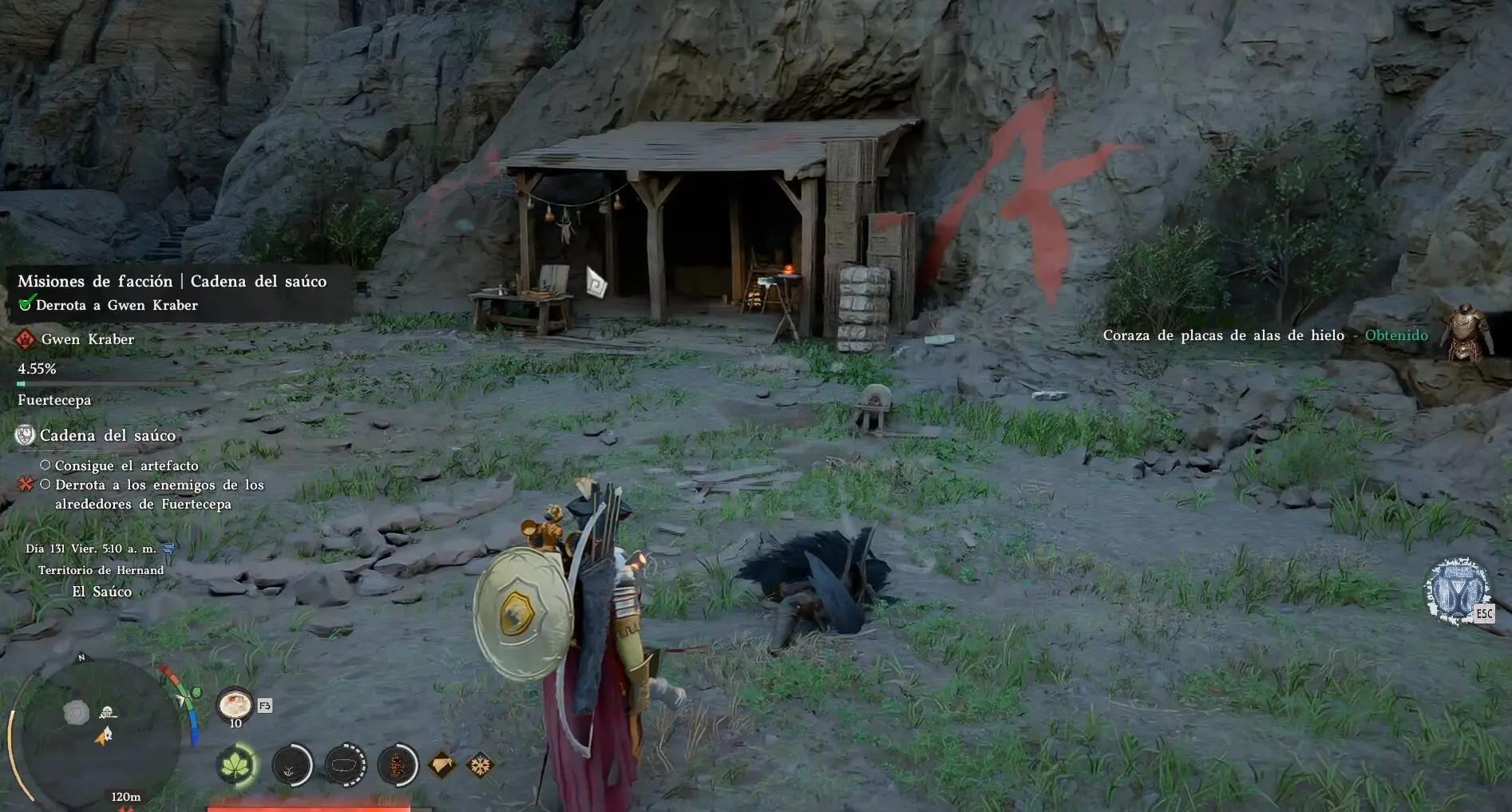Click the ice wing plate armor loot icon
The width and height of the screenshot is (1512, 812).
[1466, 334]
